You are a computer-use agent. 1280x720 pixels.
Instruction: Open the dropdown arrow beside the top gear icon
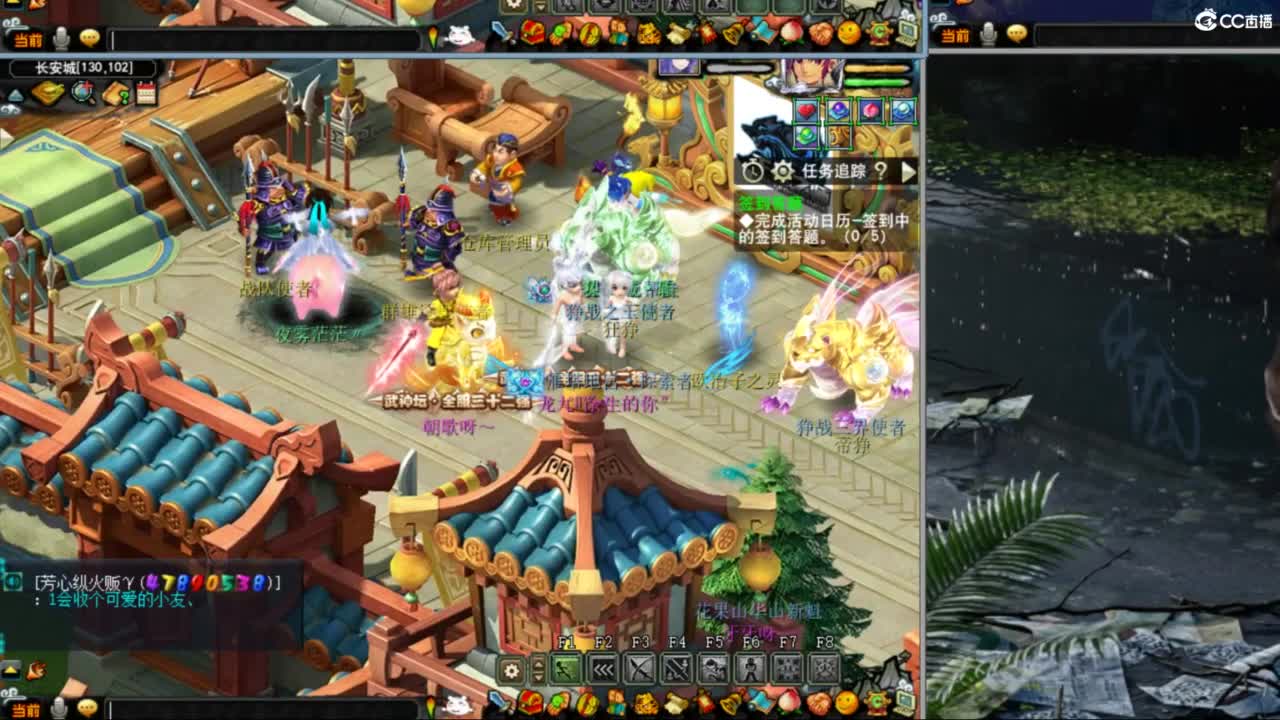coord(540,9)
